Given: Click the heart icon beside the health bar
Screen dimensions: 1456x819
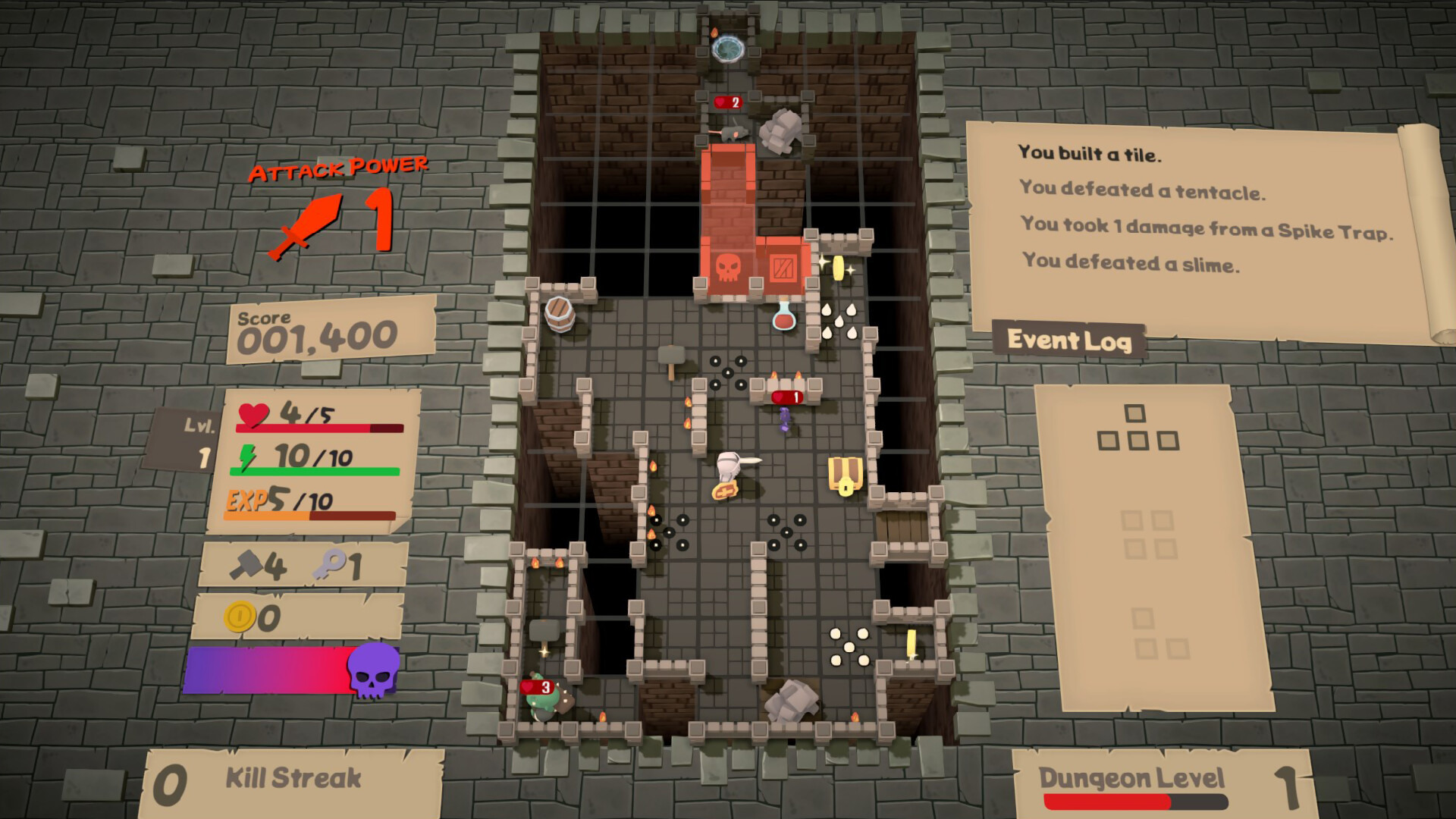Looking at the screenshot, I should pos(253,416).
